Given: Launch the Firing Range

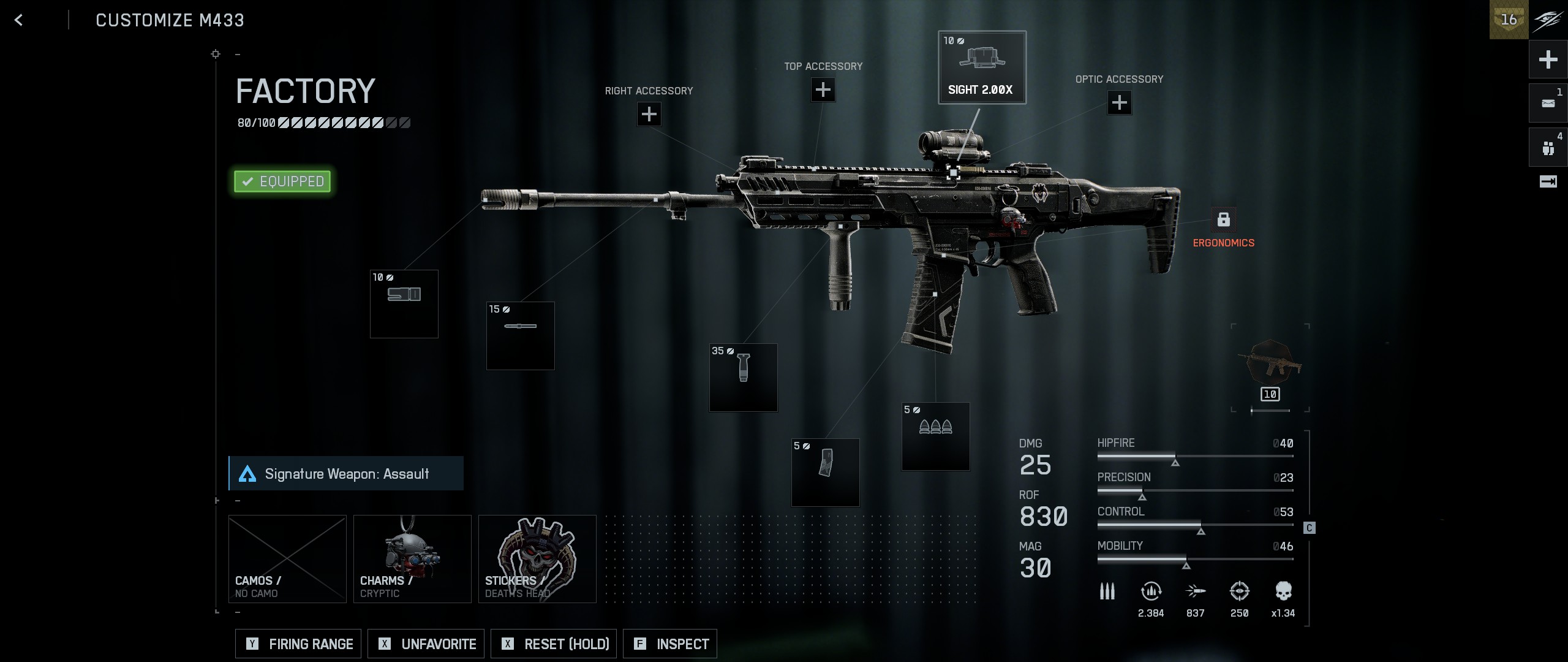Looking at the screenshot, I should coord(298,644).
